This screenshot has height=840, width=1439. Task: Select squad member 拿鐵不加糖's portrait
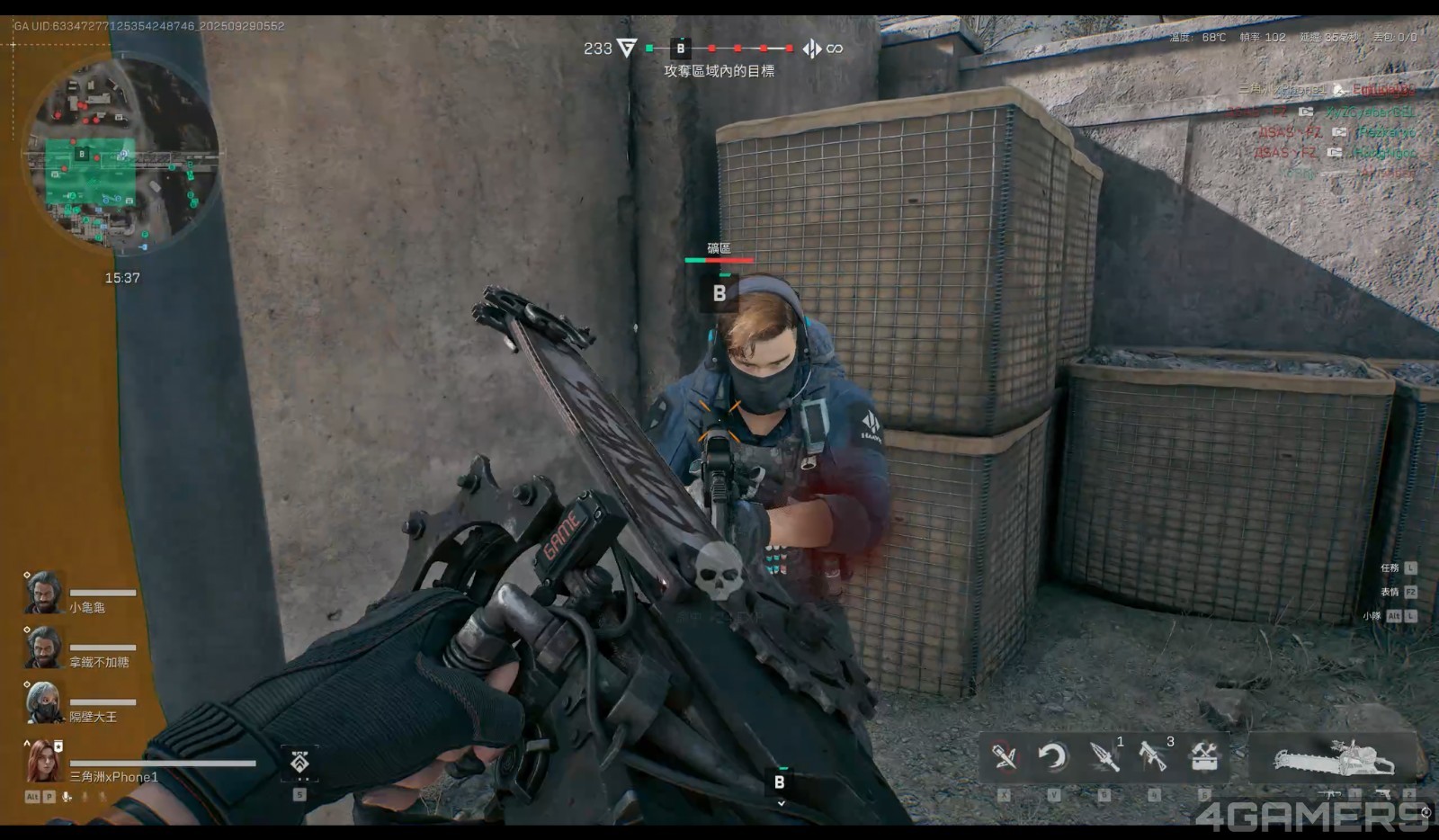click(x=43, y=648)
